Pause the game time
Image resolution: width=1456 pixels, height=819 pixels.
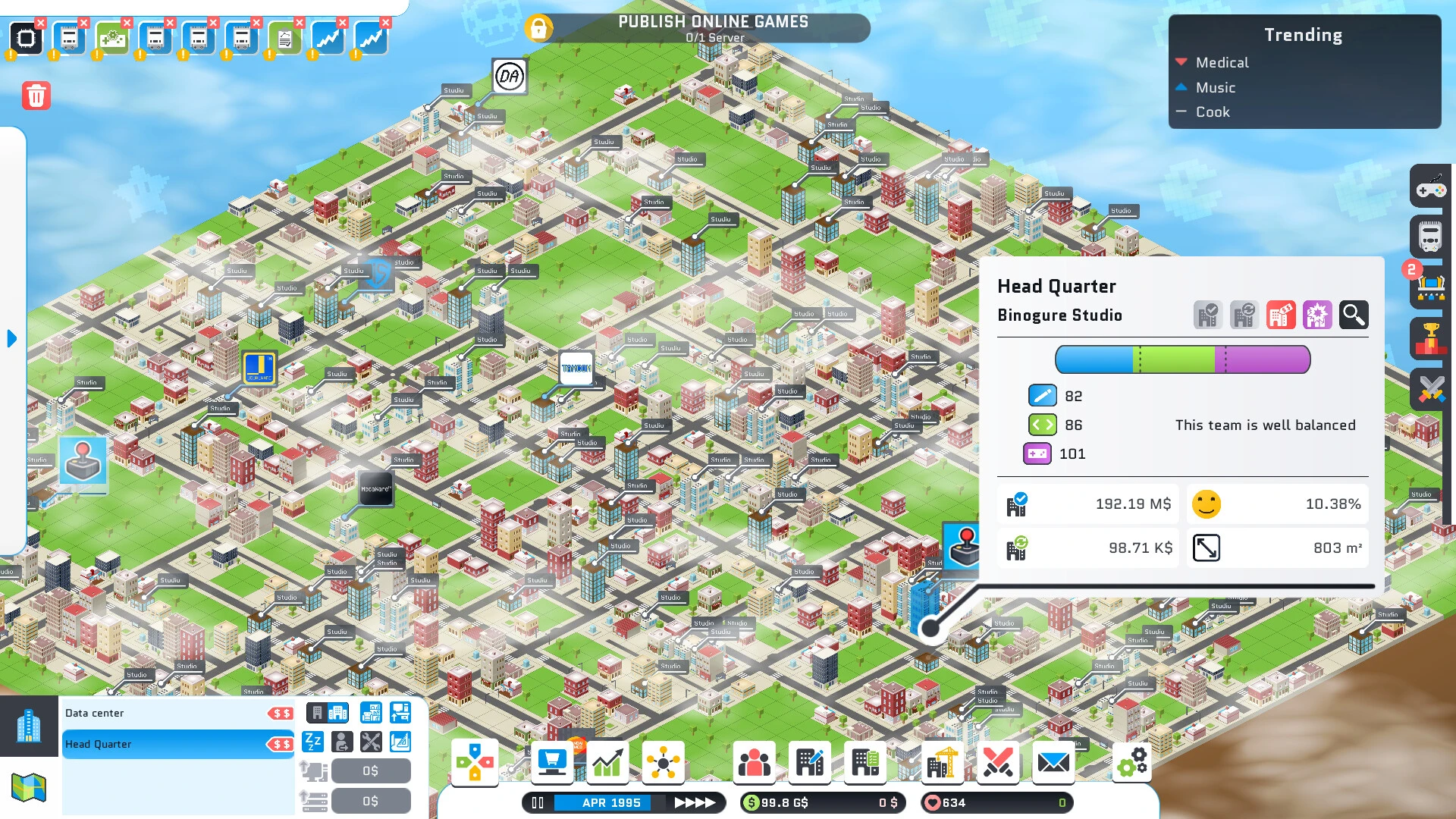(x=538, y=802)
